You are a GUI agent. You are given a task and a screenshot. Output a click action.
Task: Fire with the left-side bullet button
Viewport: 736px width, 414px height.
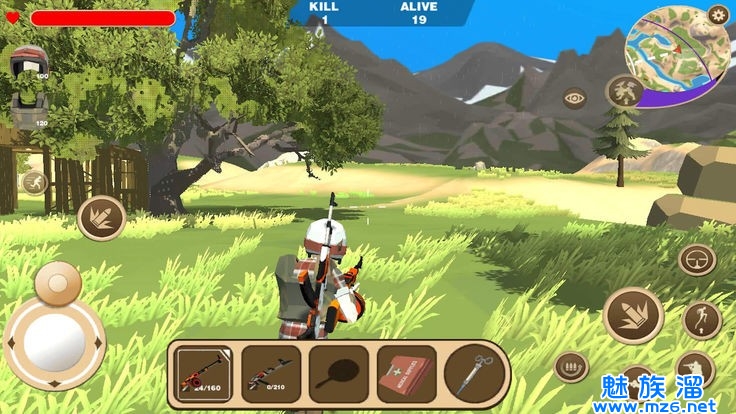pyautogui.click(x=101, y=217)
